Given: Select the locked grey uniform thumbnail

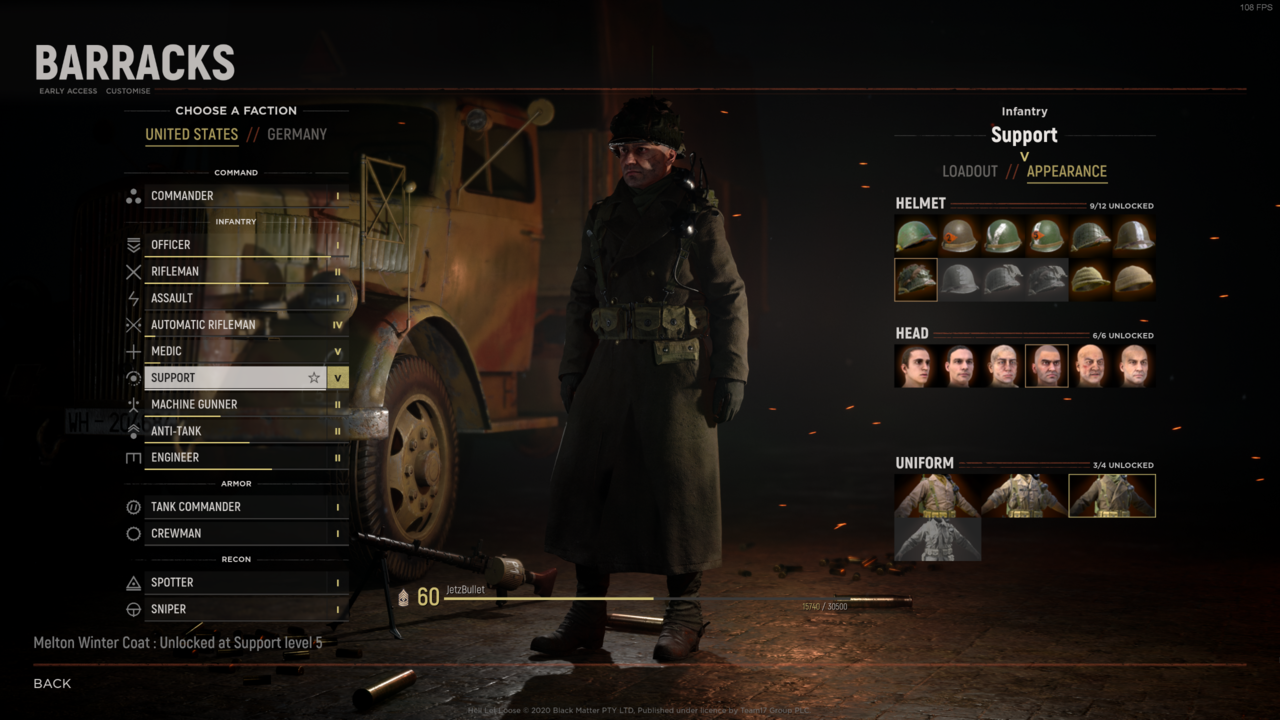Looking at the screenshot, I should click(x=937, y=539).
